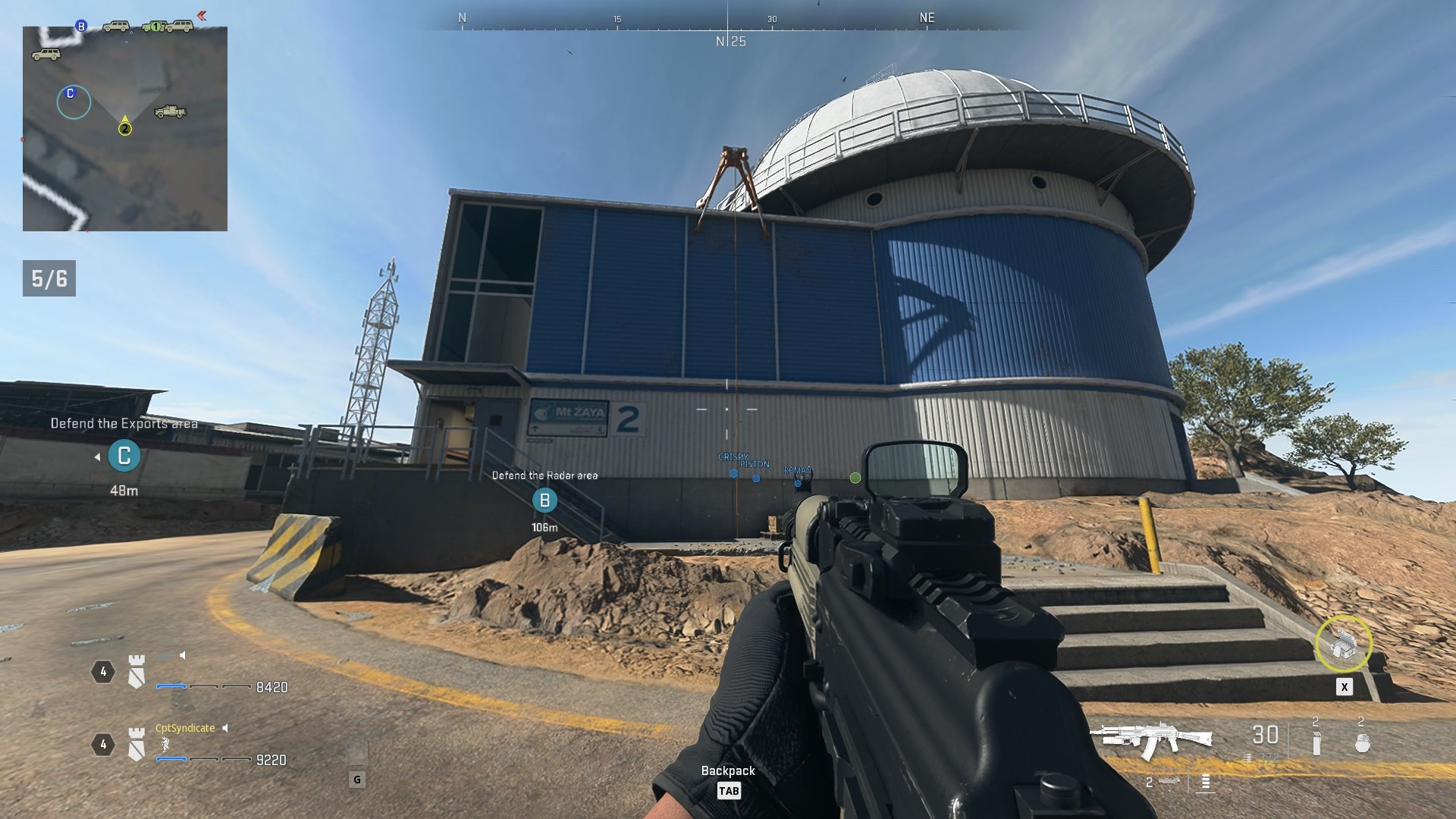This screenshot has height=819, width=1456.
Task: Expand the Backpack via the TAB prompt
Action: click(x=730, y=791)
